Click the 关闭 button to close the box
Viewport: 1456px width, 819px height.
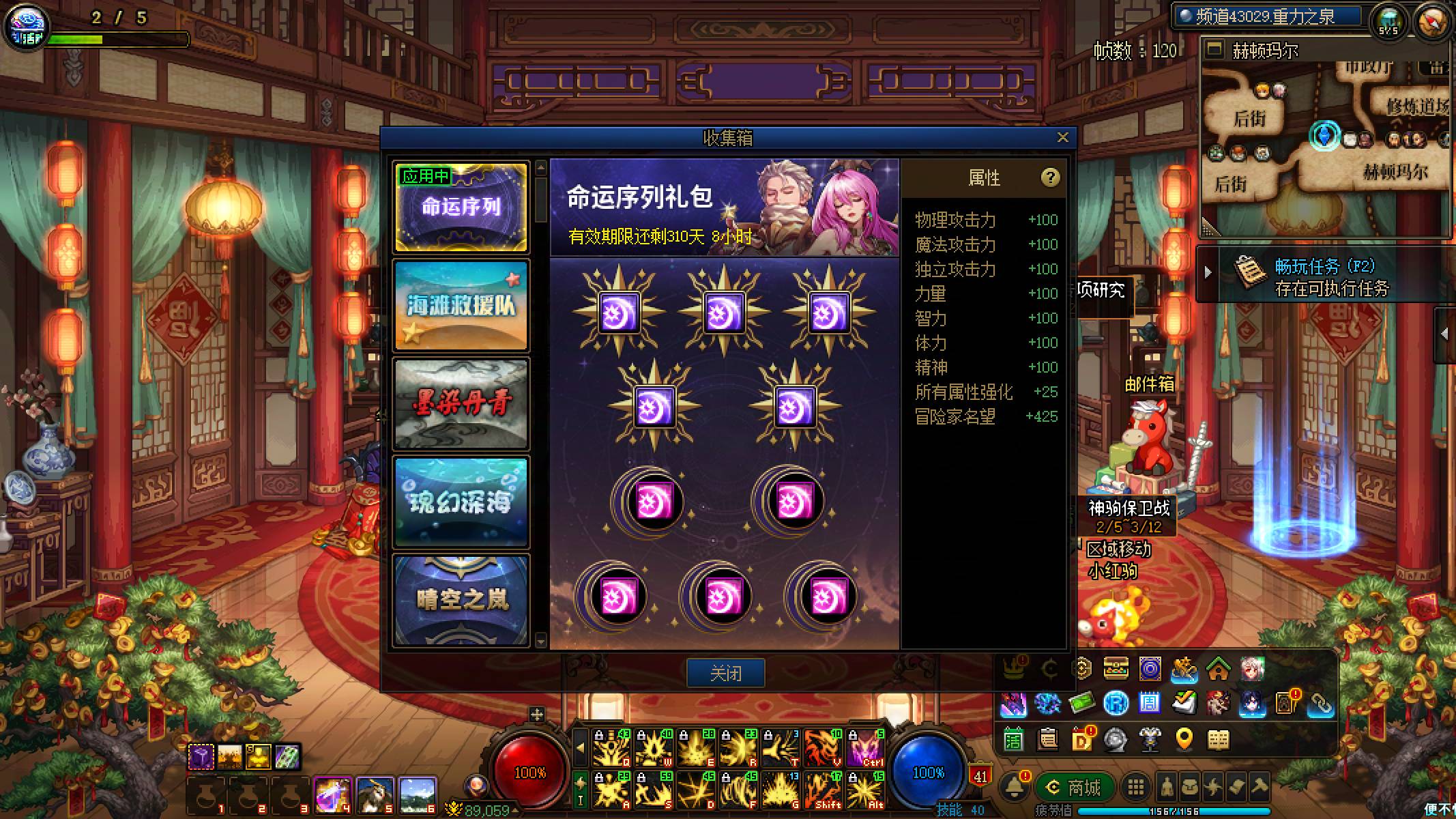(726, 672)
